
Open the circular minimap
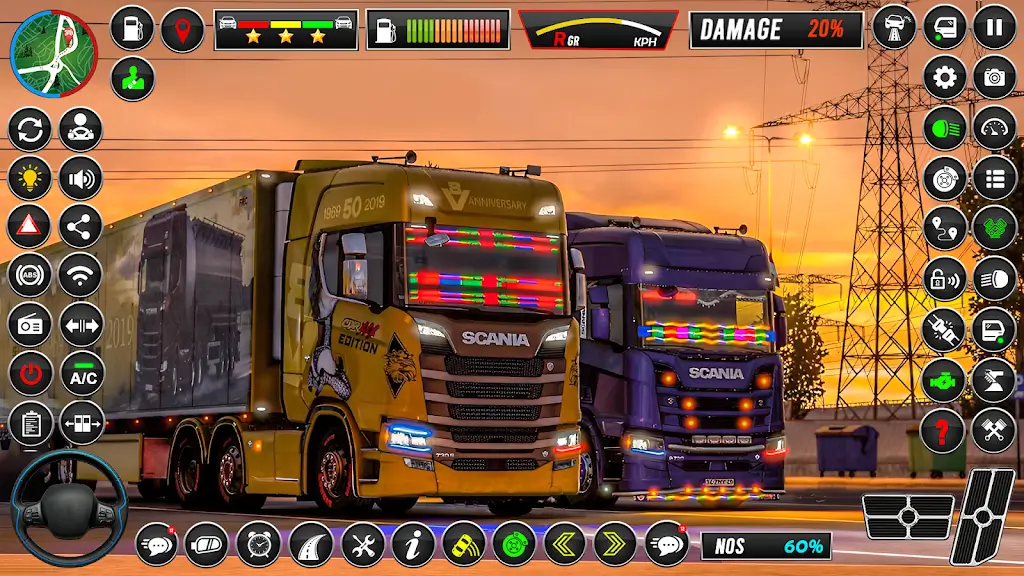(x=54, y=53)
